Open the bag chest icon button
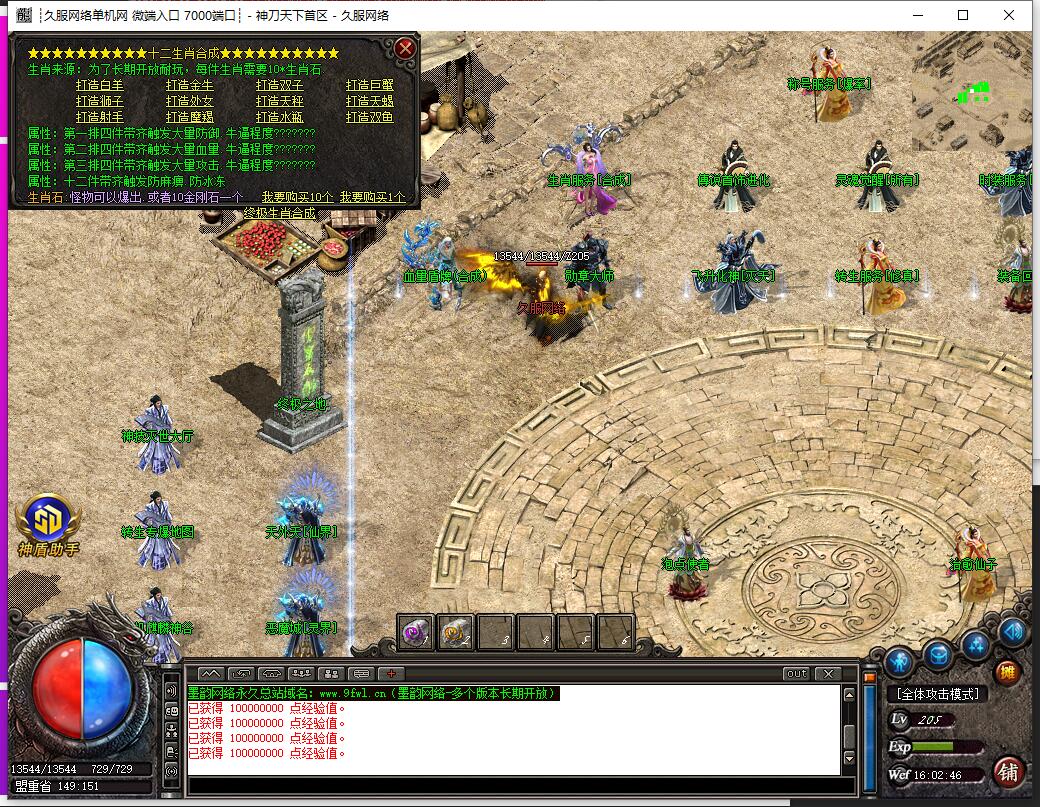Image resolution: width=1040 pixels, height=807 pixels. [938, 655]
